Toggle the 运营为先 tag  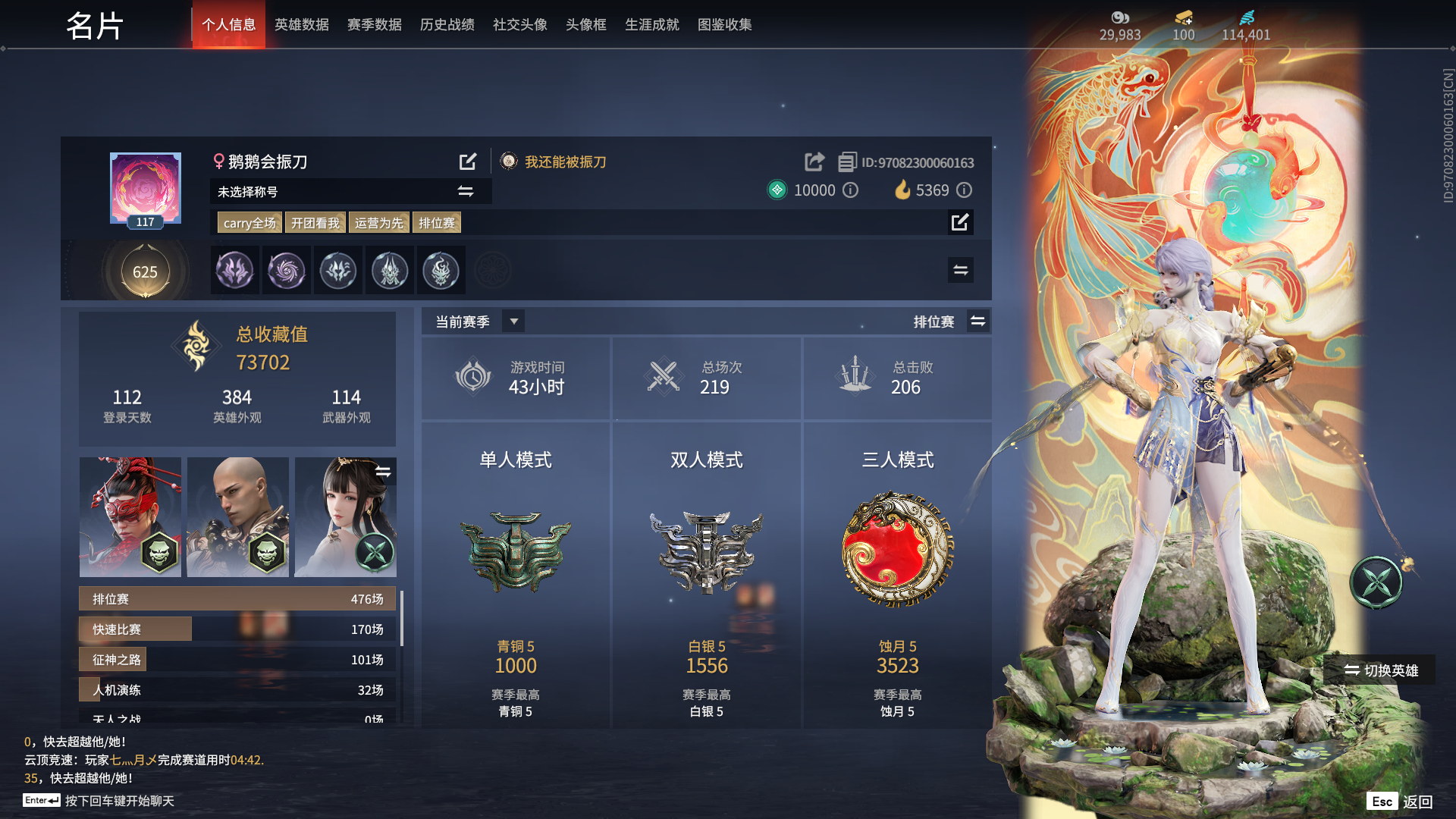tap(378, 222)
